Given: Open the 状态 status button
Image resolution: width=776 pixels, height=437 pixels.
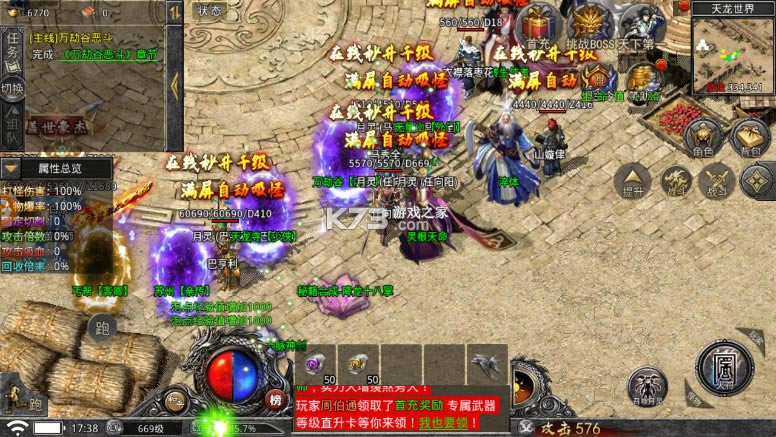Looking at the screenshot, I should 210,11.
